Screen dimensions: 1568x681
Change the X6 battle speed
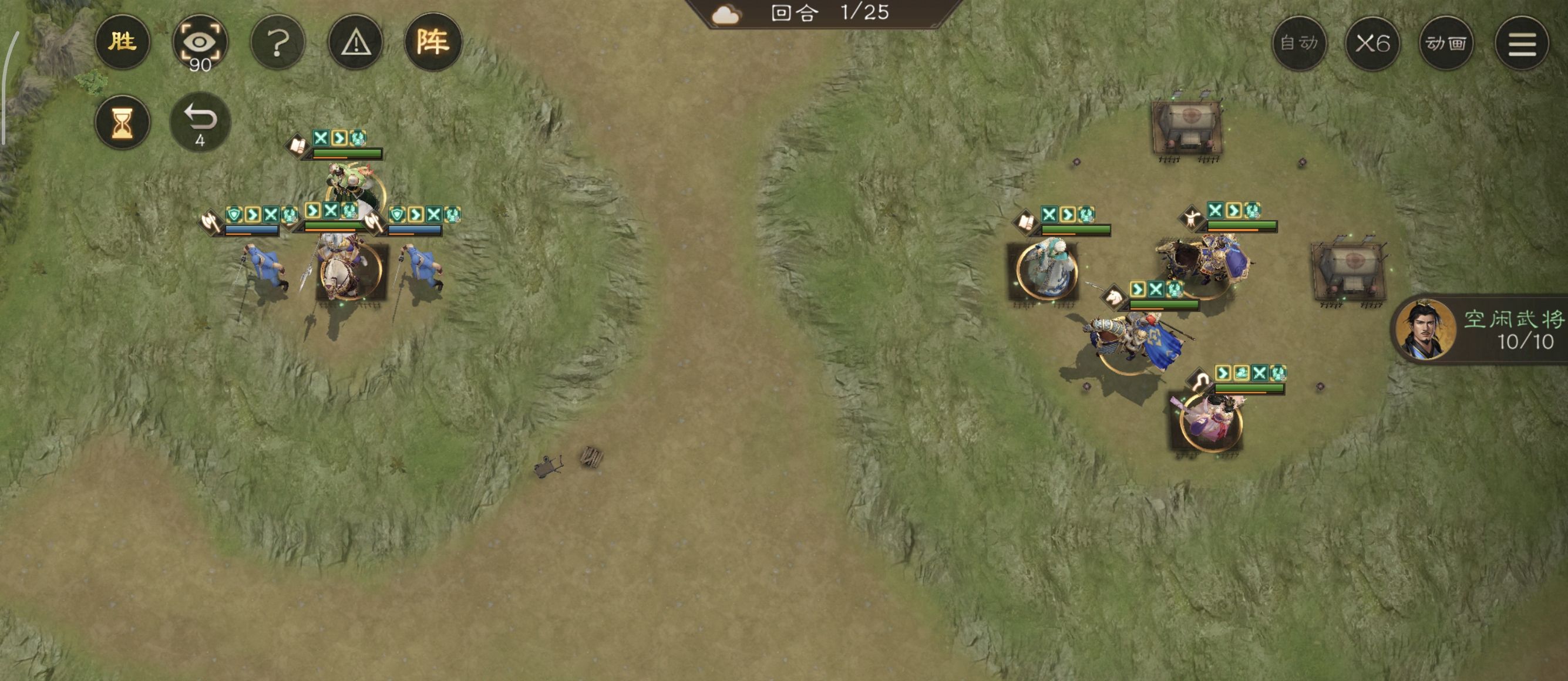tap(1372, 43)
